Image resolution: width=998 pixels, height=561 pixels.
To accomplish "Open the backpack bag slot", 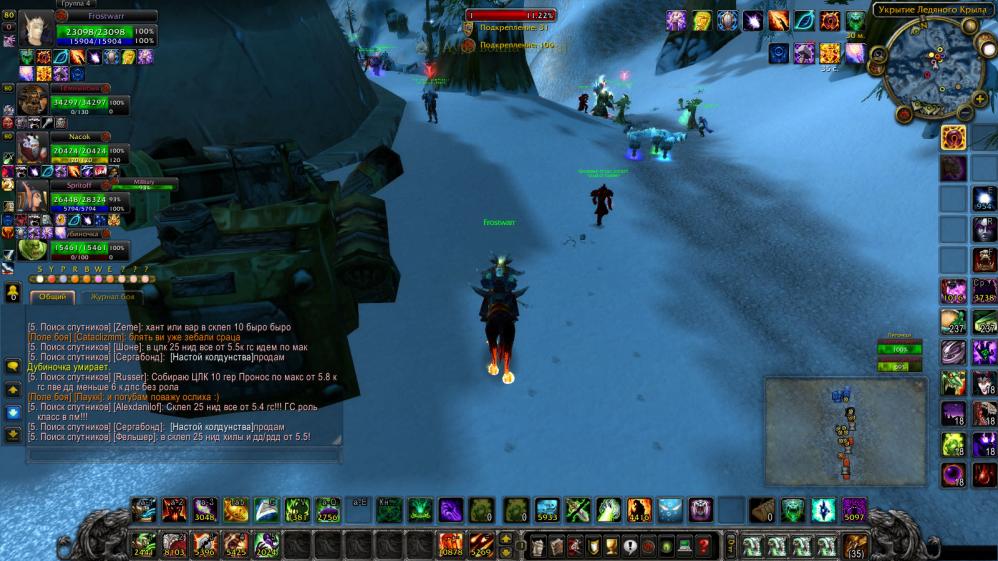I will tap(855, 546).
